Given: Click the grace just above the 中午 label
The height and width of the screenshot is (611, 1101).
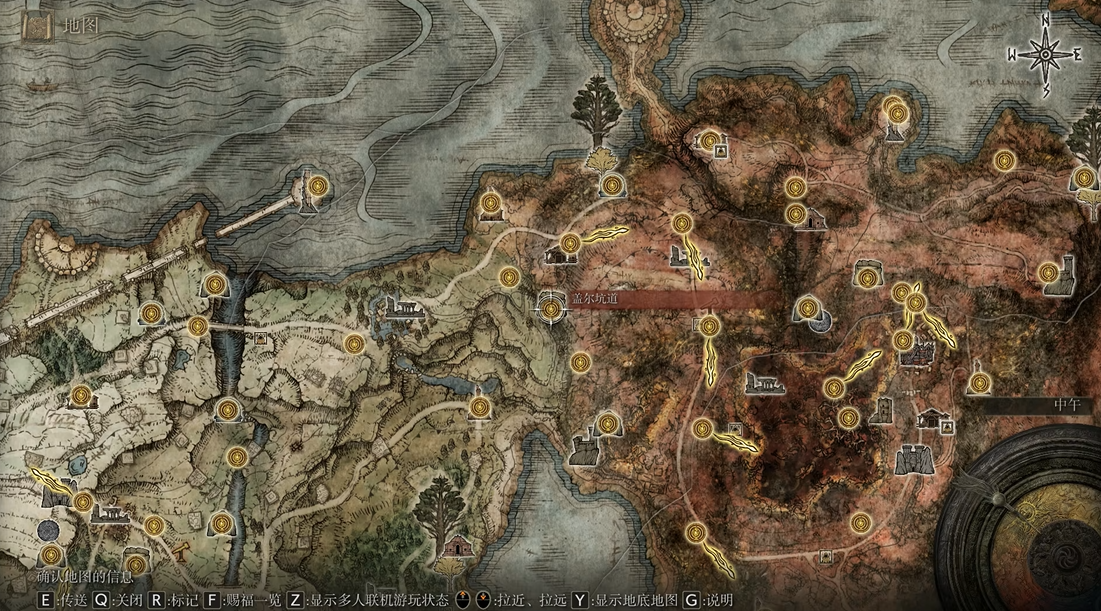Looking at the screenshot, I should coord(980,382).
